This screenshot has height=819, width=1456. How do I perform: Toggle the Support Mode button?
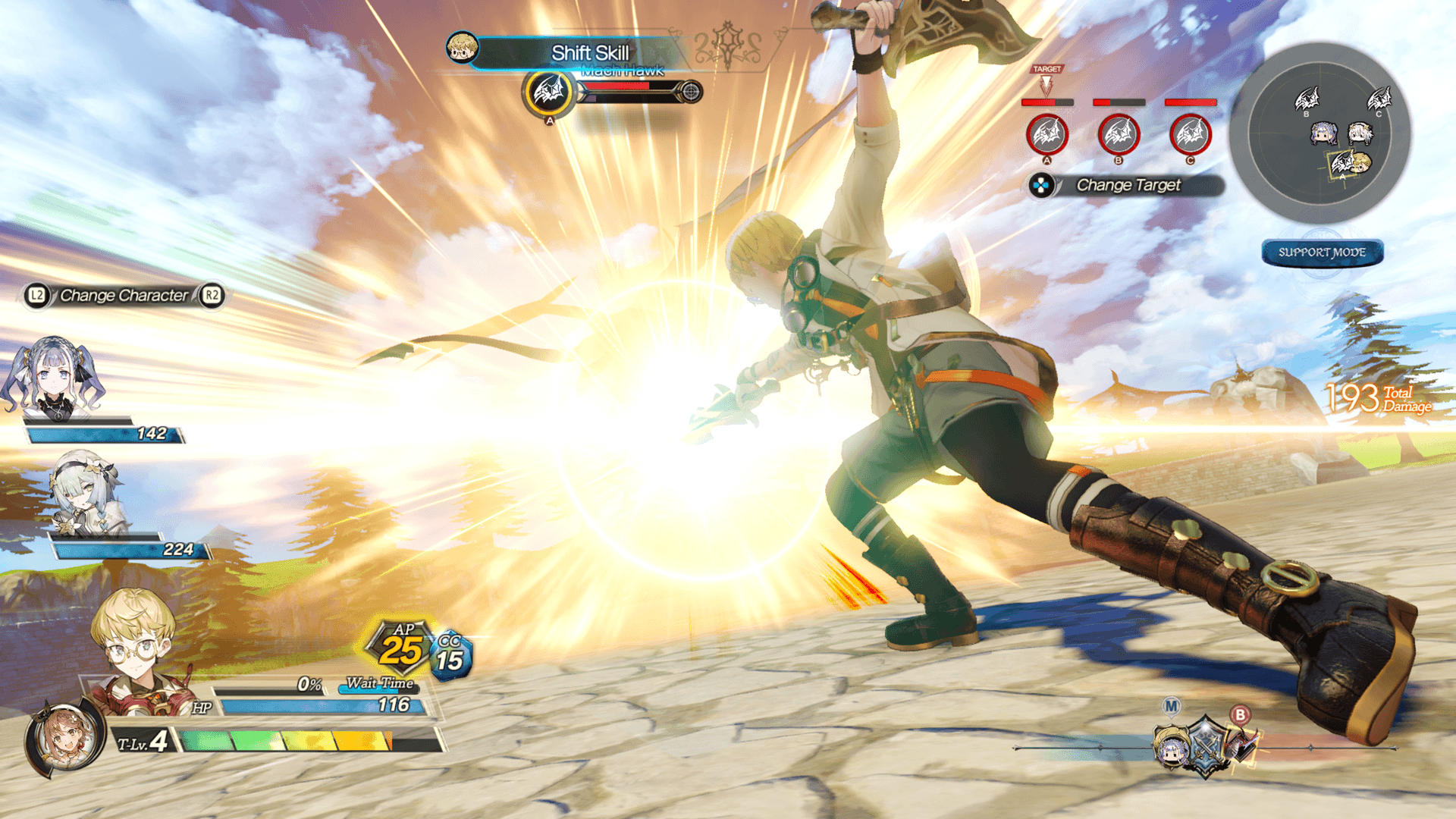pos(1322,253)
